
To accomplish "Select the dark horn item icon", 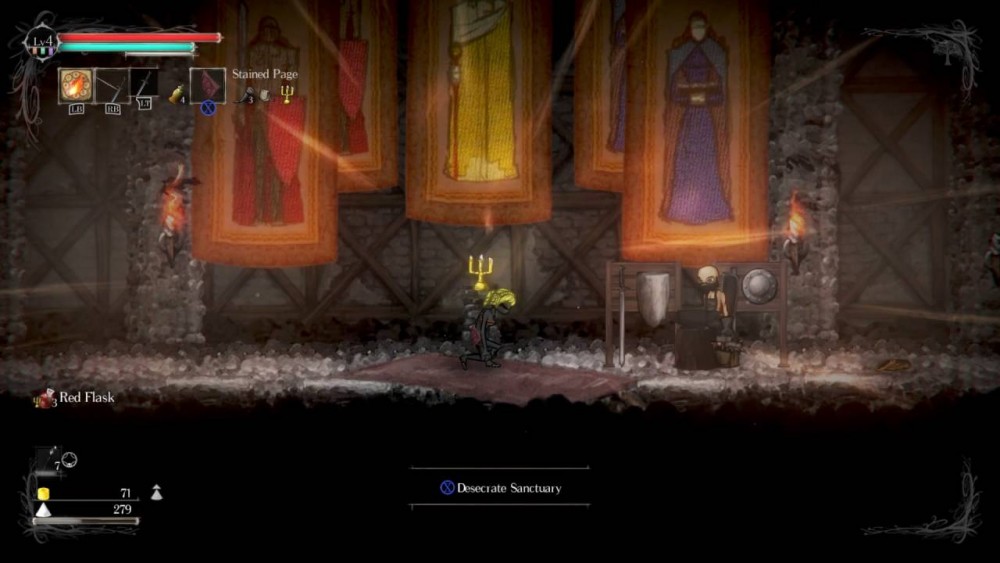I will coord(245,95).
